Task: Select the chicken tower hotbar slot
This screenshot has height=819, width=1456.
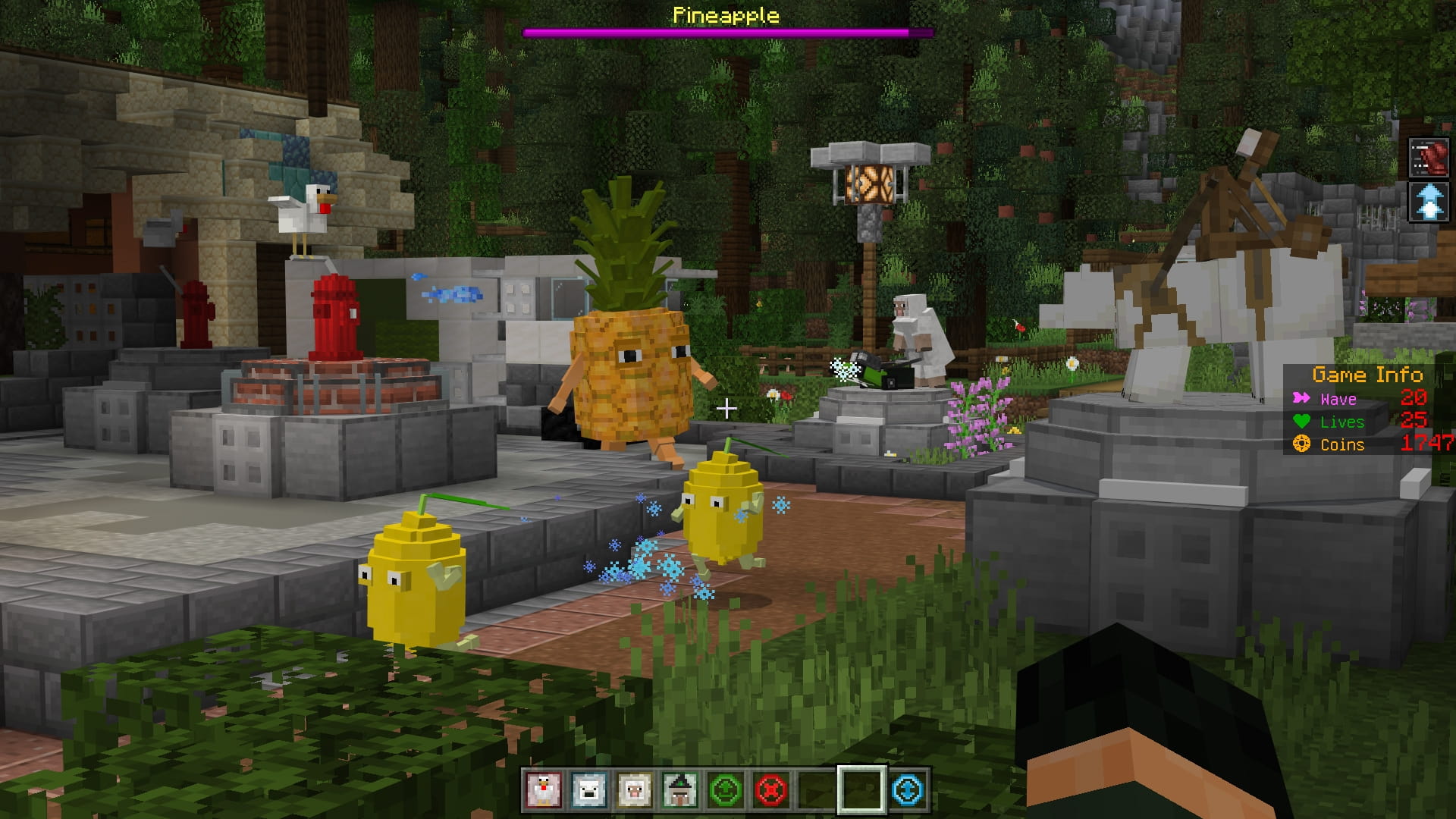Action: click(x=544, y=790)
